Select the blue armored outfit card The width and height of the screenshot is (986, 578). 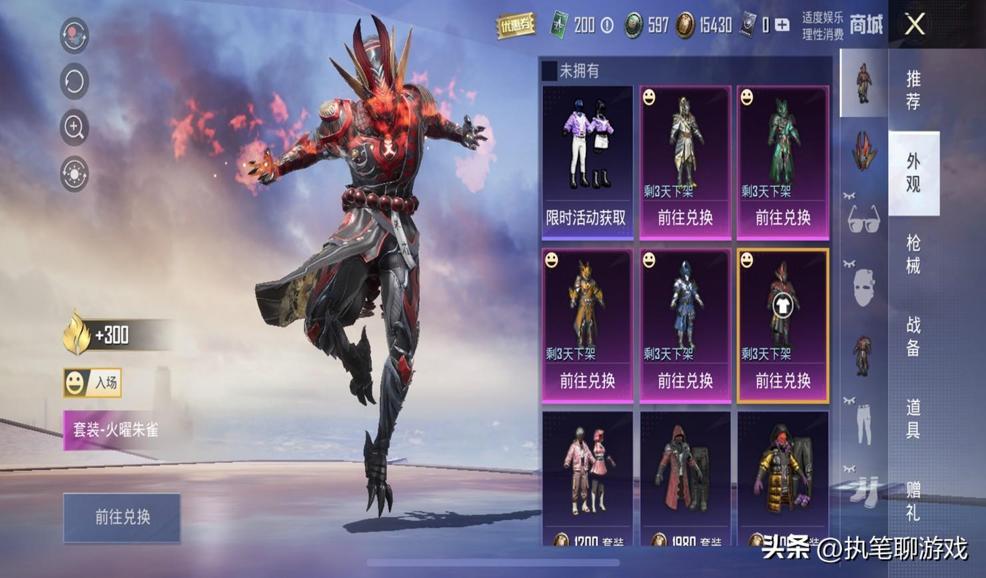click(x=685, y=326)
